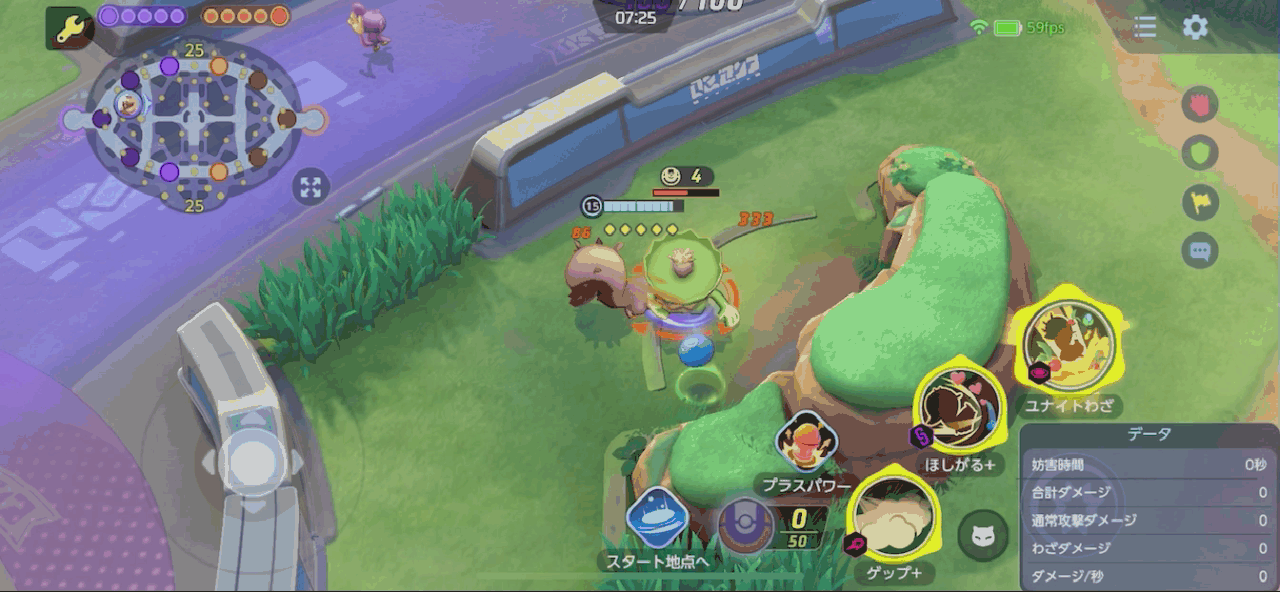Screen dimensions: 1280x592
Task: Open the quick chat speech bubble
Action: (x=1200, y=251)
